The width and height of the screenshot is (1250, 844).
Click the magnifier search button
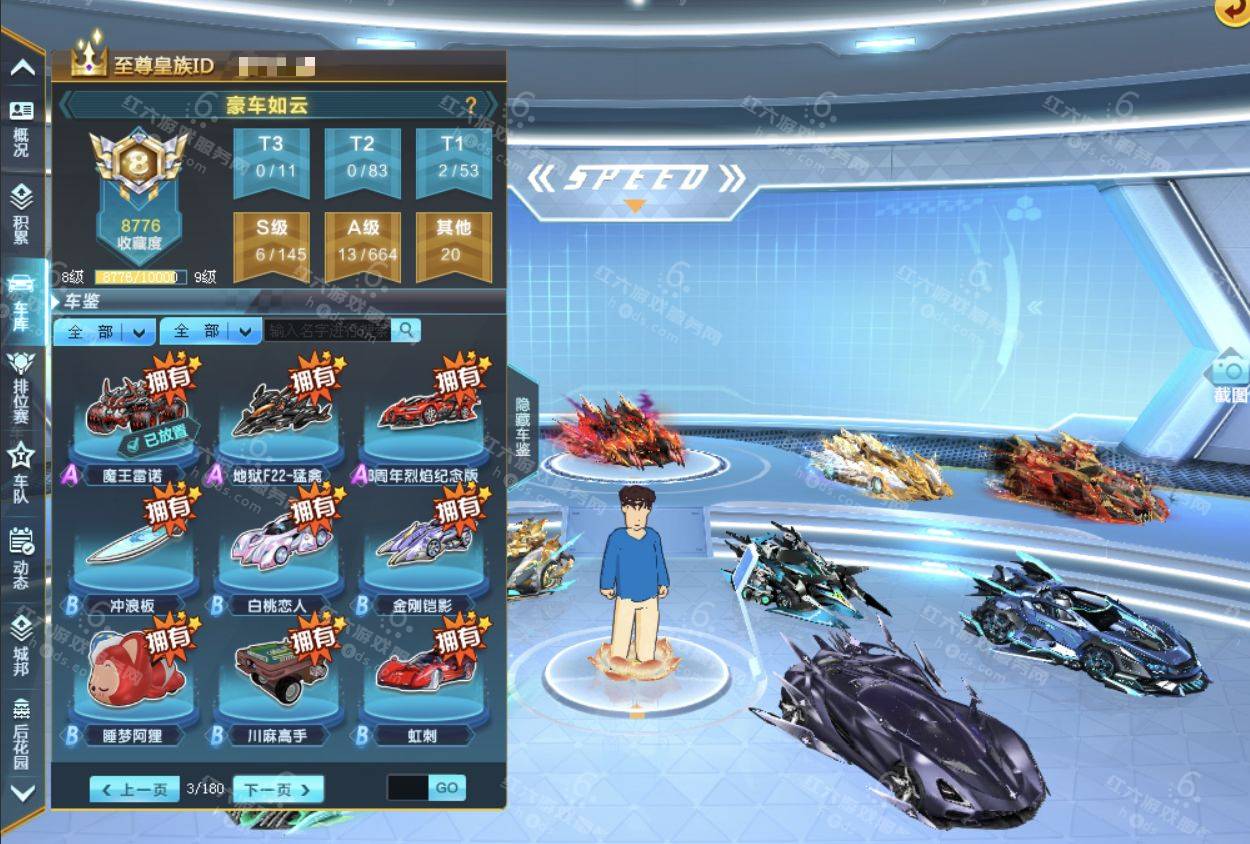[406, 330]
